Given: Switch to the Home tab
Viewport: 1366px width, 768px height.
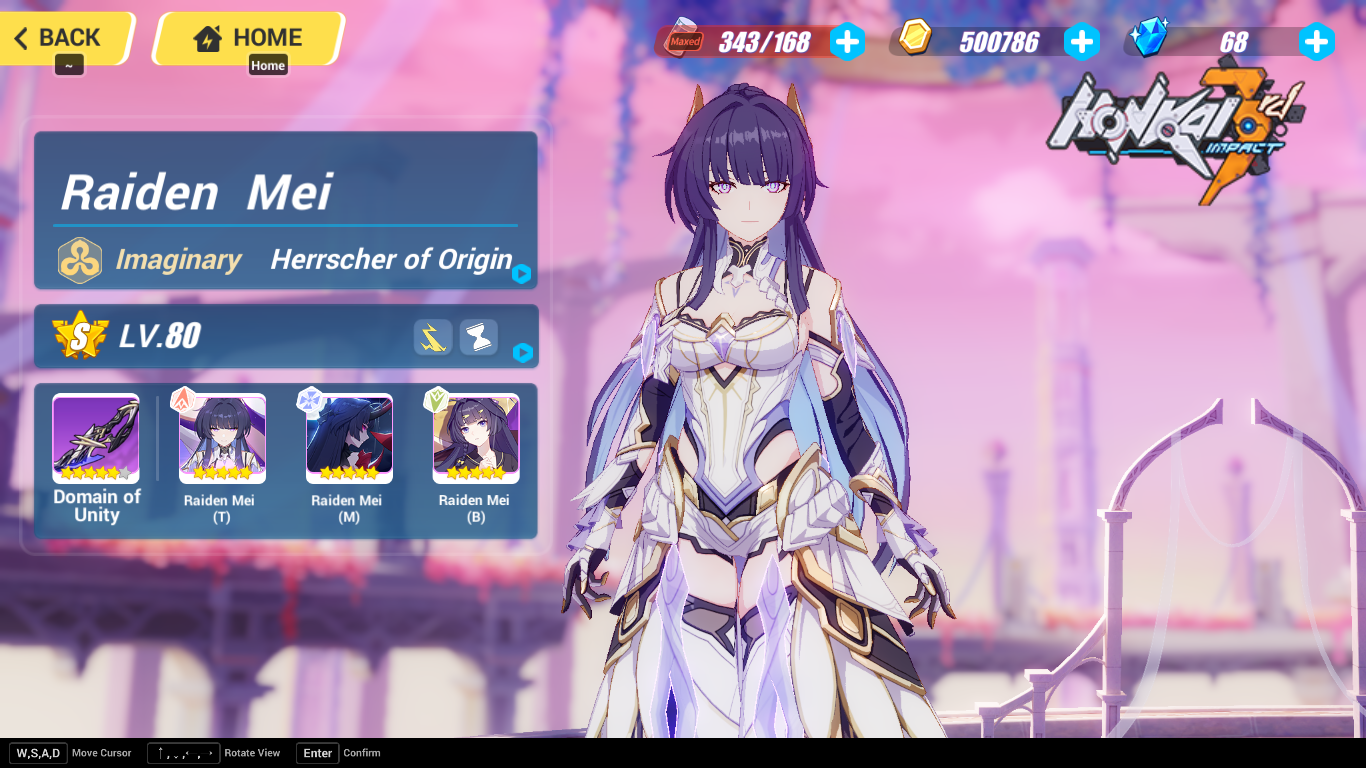Looking at the screenshot, I should 247,37.
